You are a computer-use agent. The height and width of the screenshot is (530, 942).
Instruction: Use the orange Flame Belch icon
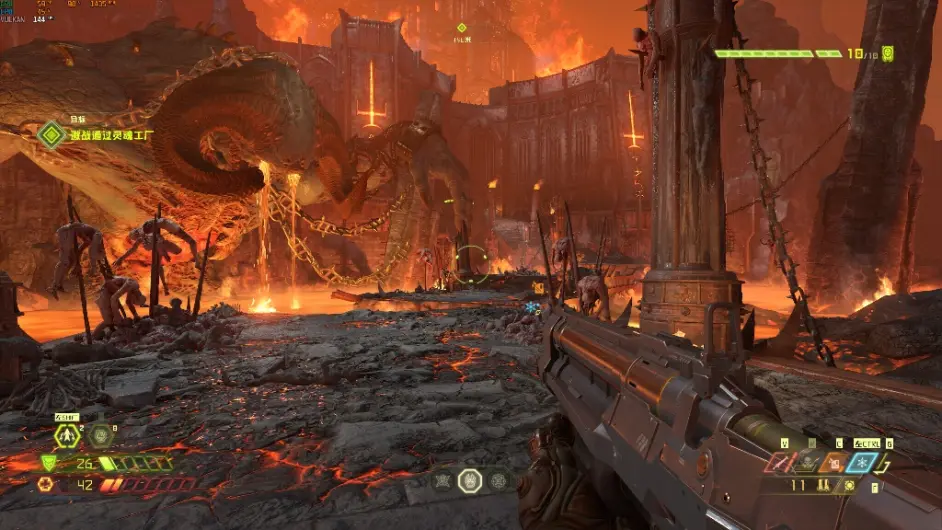pos(833,463)
